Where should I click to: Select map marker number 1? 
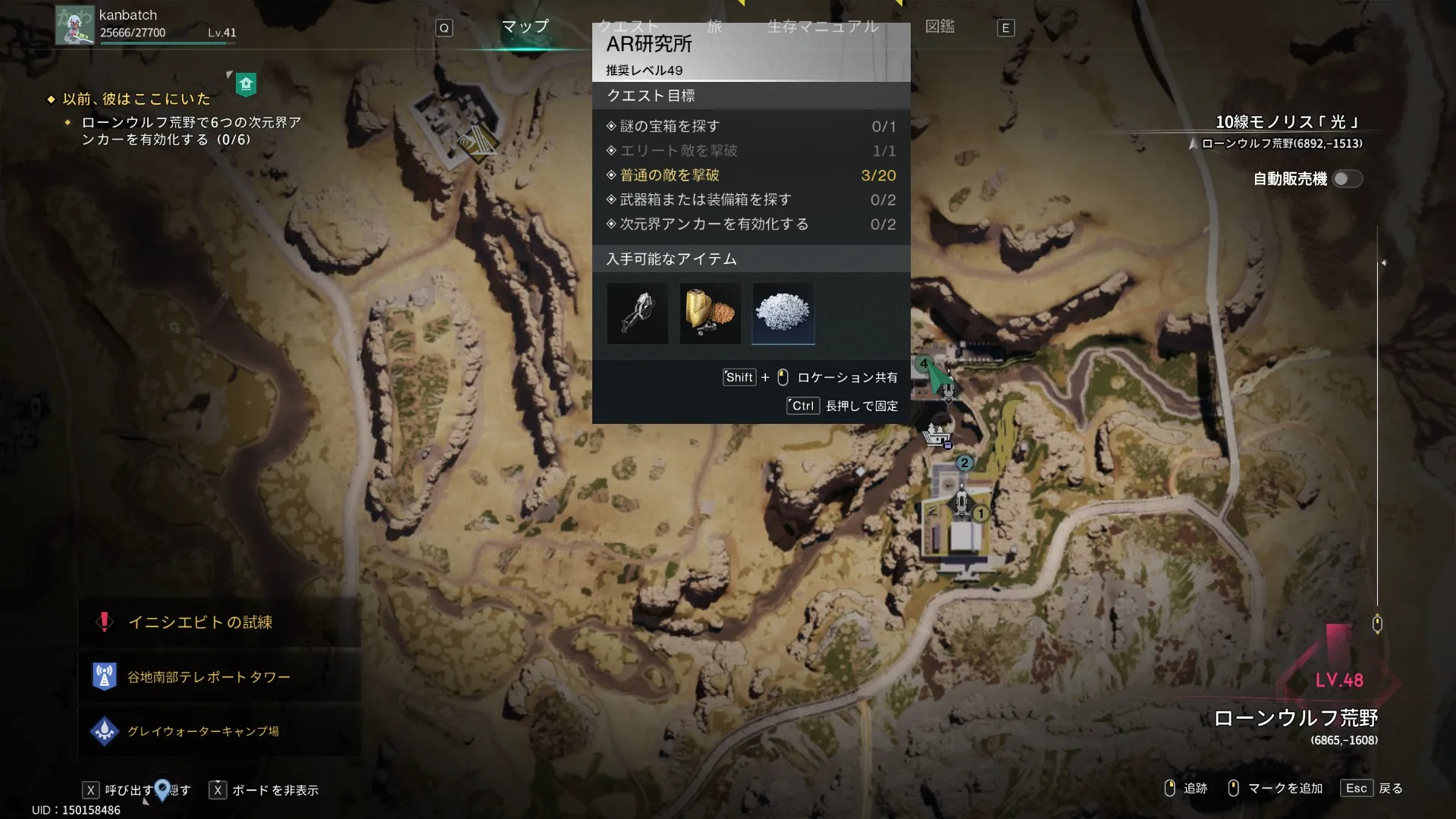tap(981, 514)
